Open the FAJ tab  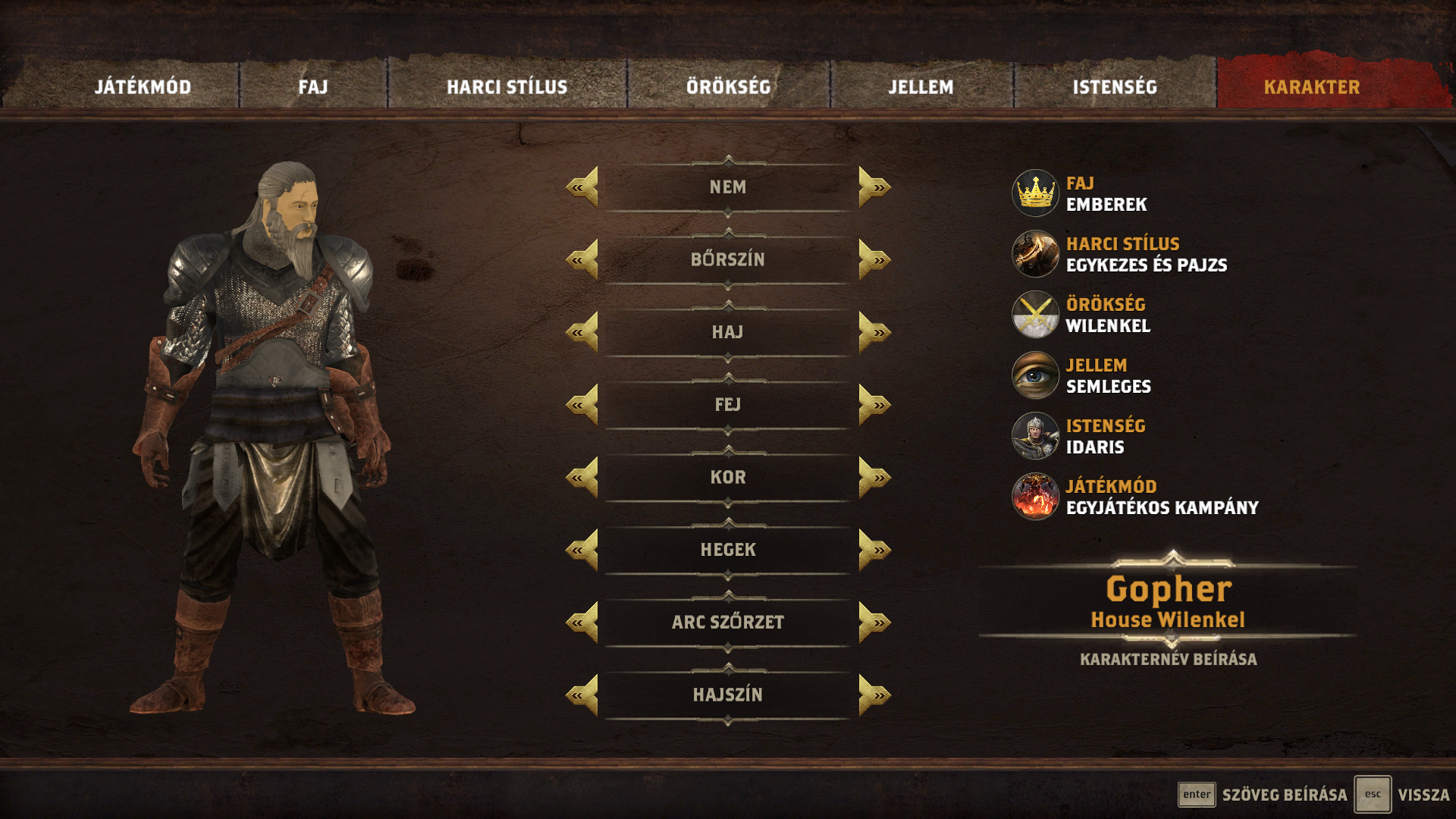click(x=313, y=87)
